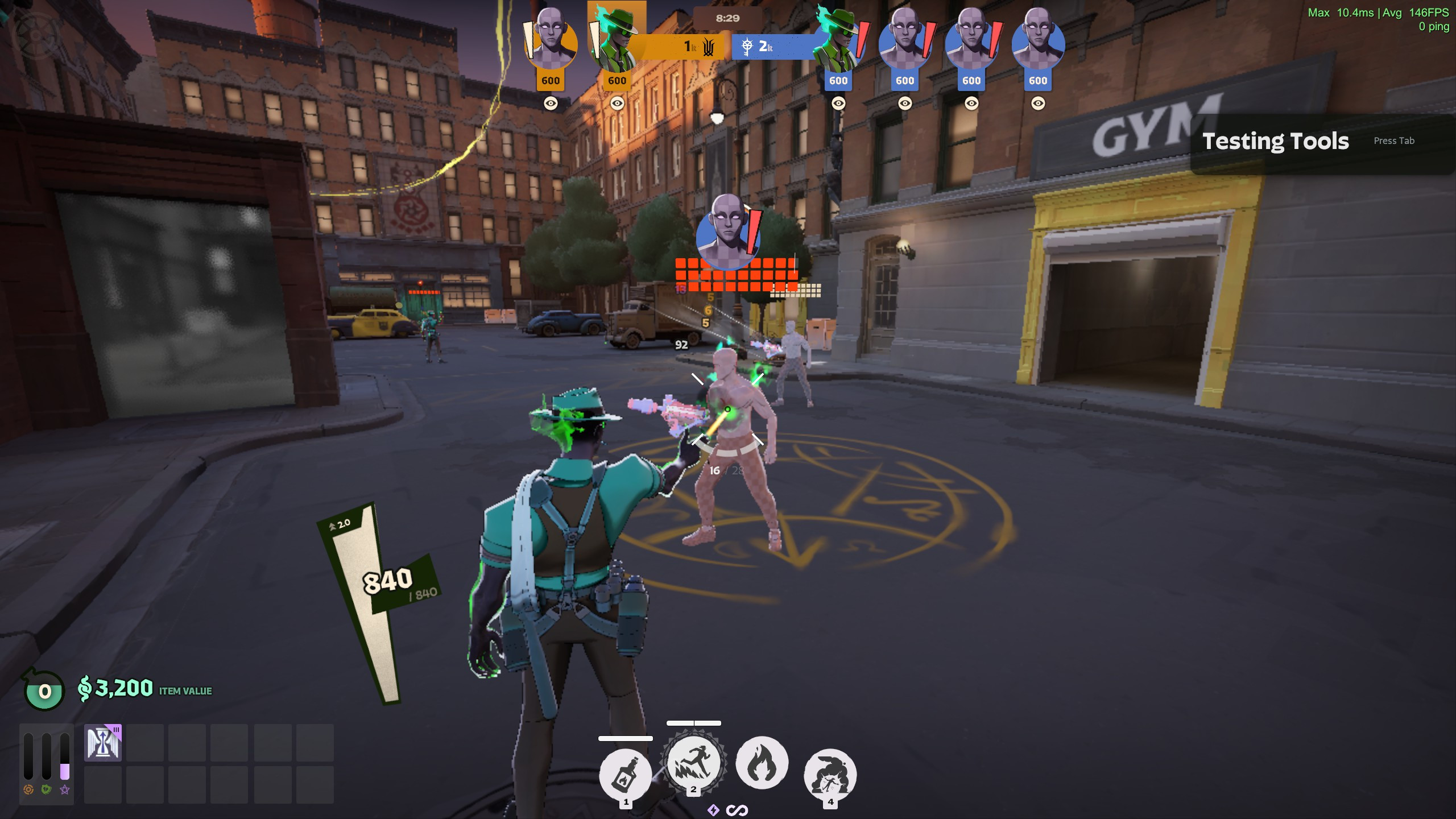Open the Testing Tools panel

click(1275, 141)
